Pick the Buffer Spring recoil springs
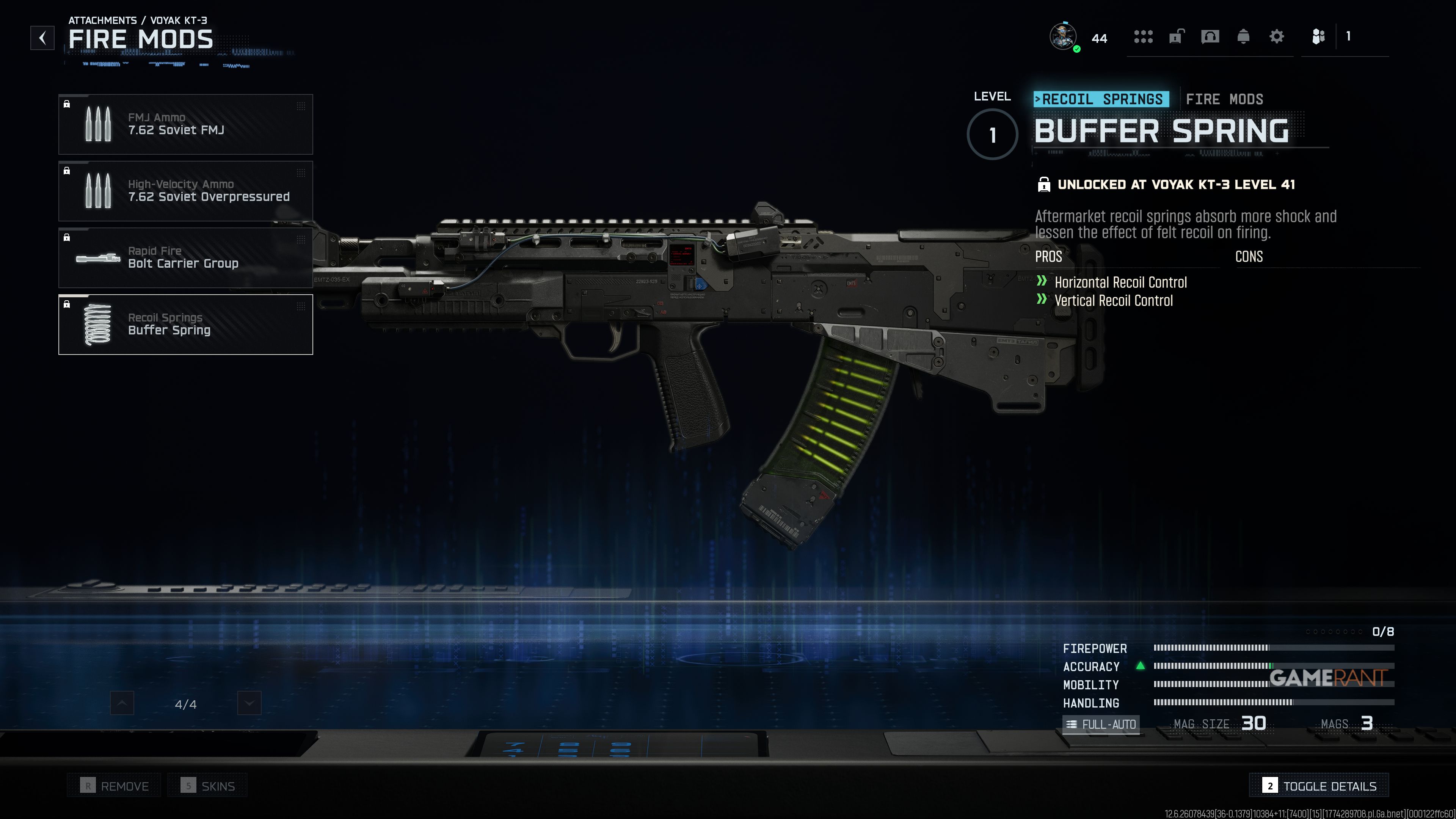The image size is (1456, 819). [x=185, y=325]
